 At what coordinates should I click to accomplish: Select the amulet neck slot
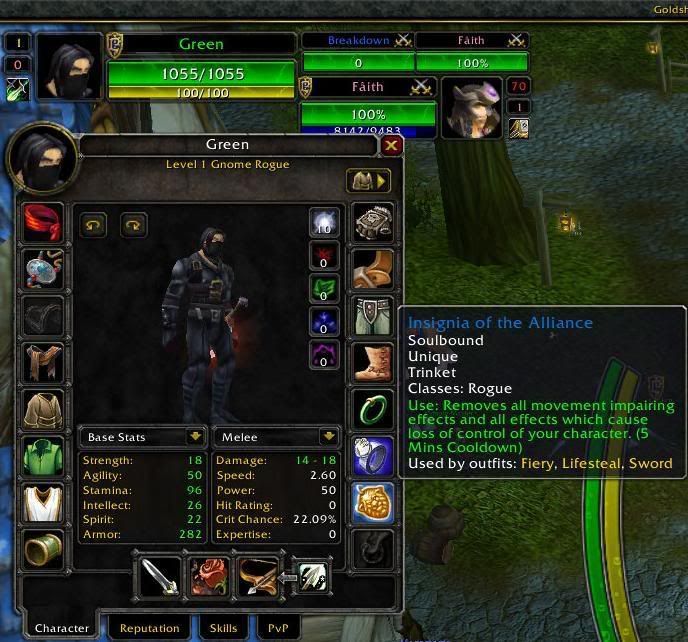[43, 269]
